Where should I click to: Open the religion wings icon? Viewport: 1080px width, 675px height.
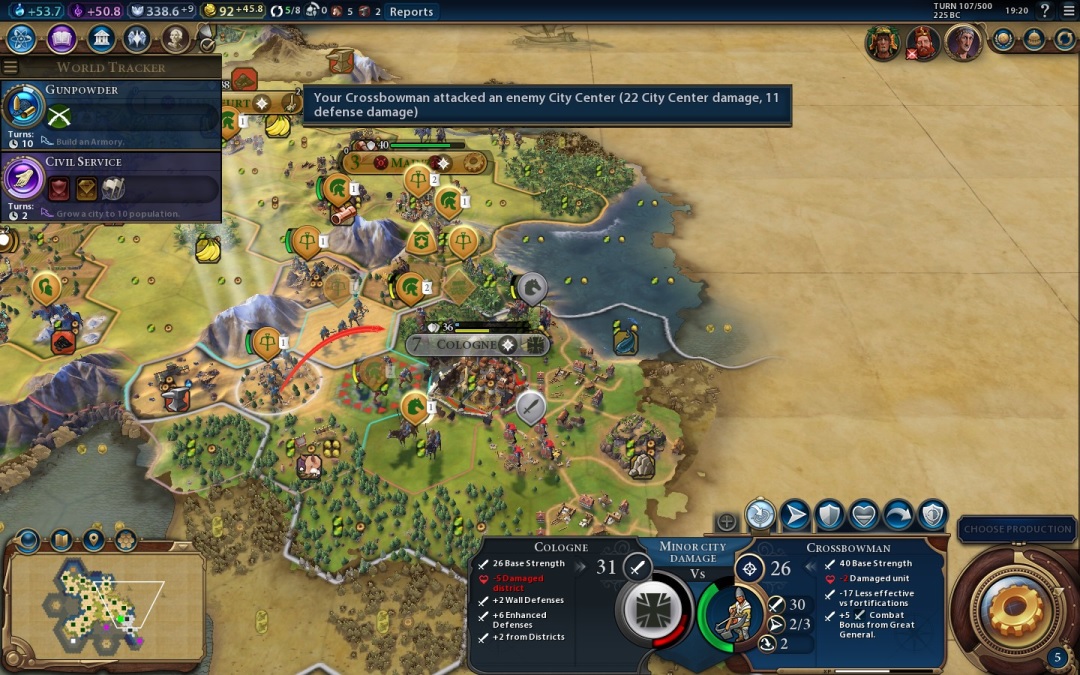(x=138, y=39)
